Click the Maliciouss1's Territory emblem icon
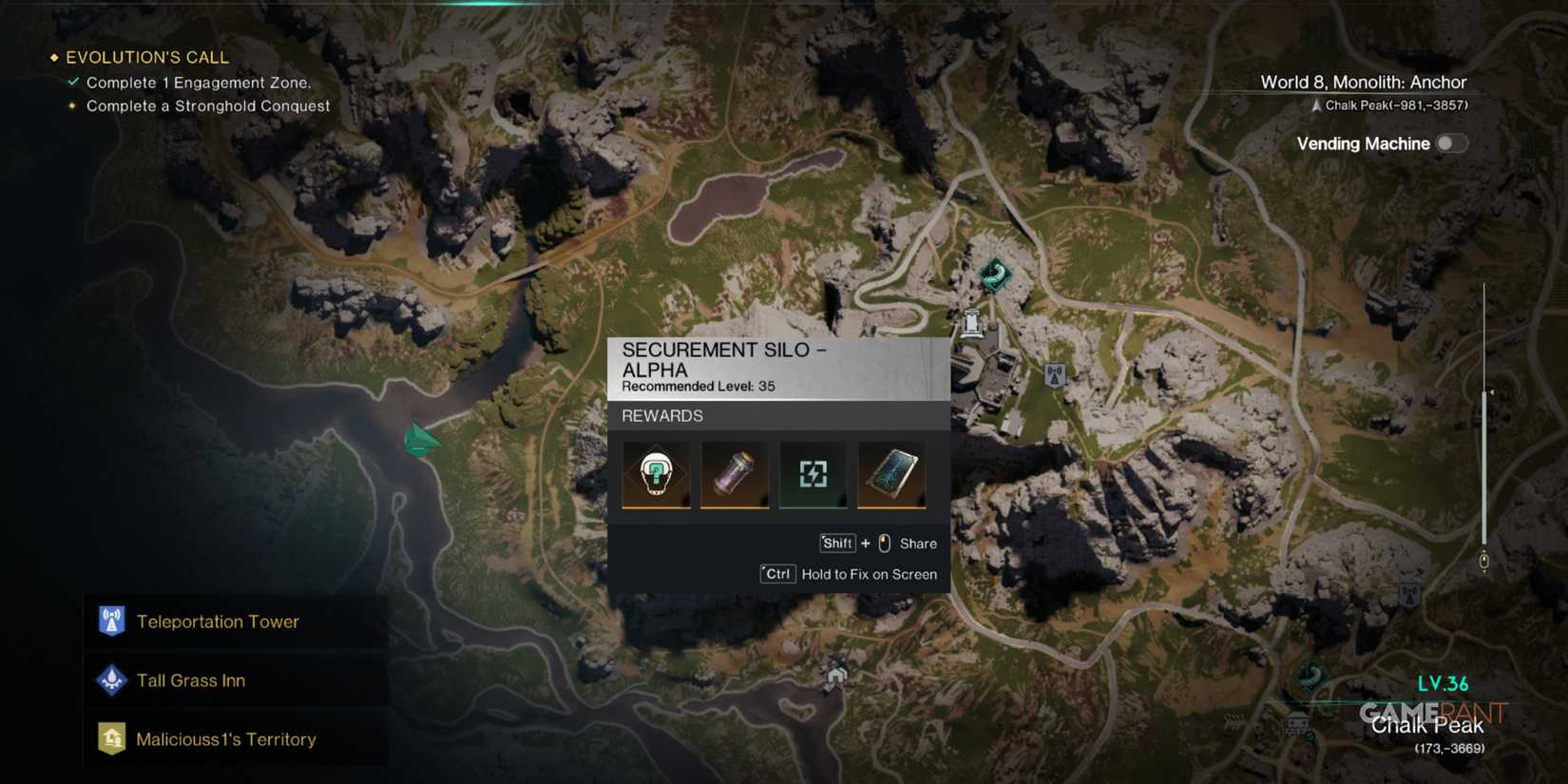Image resolution: width=1568 pixels, height=784 pixels. tap(111, 738)
